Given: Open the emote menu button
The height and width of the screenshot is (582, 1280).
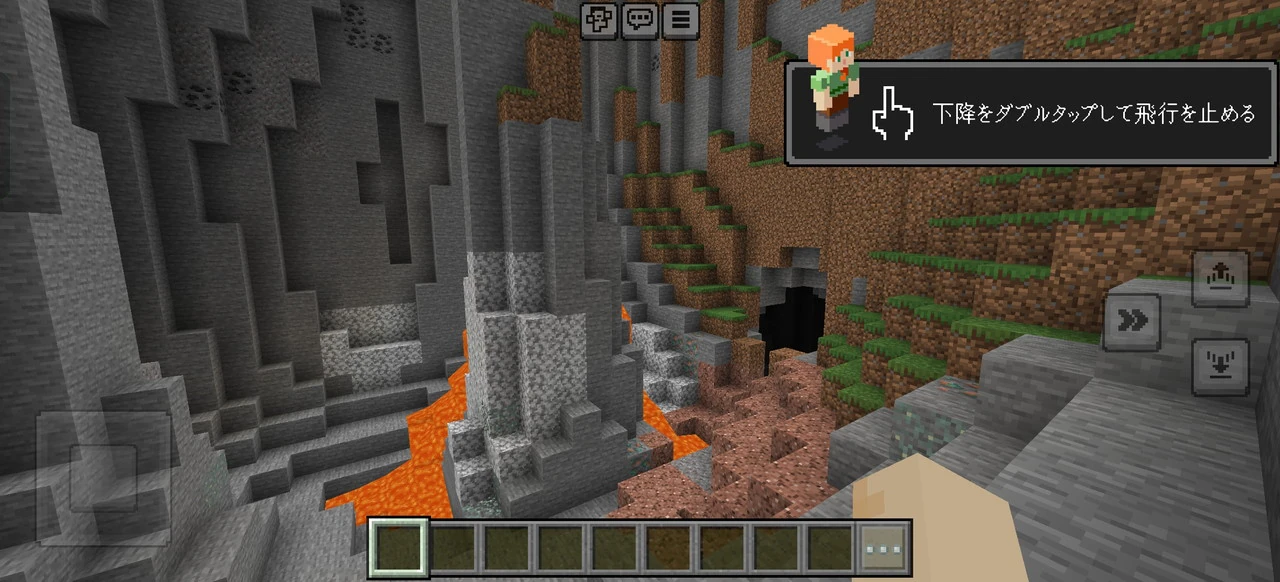Looking at the screenshot, I should (x=600, y=19).
